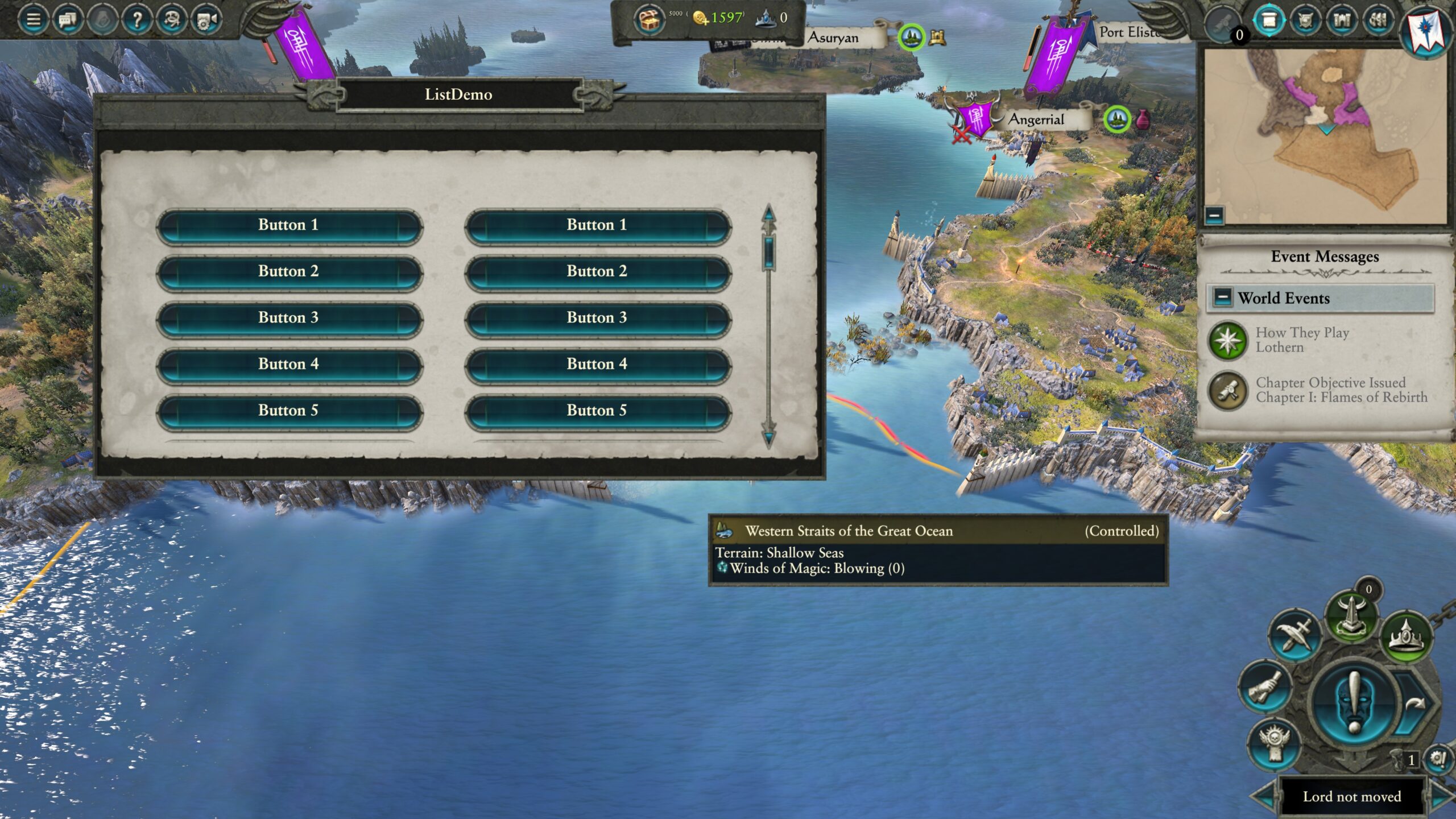Open the provinces castle list button

[x=1342, y=20]
